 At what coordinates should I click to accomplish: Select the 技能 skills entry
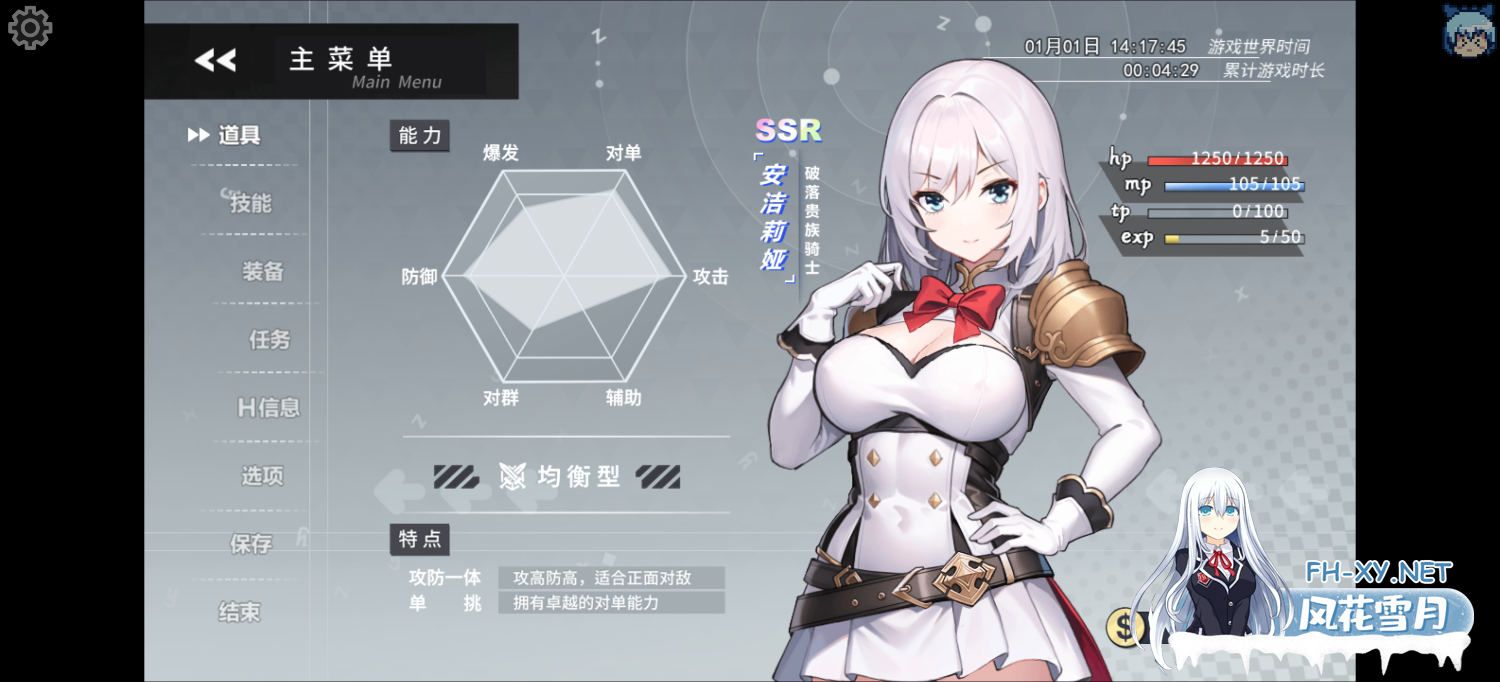pyautogui.click(x=250, y=203)
